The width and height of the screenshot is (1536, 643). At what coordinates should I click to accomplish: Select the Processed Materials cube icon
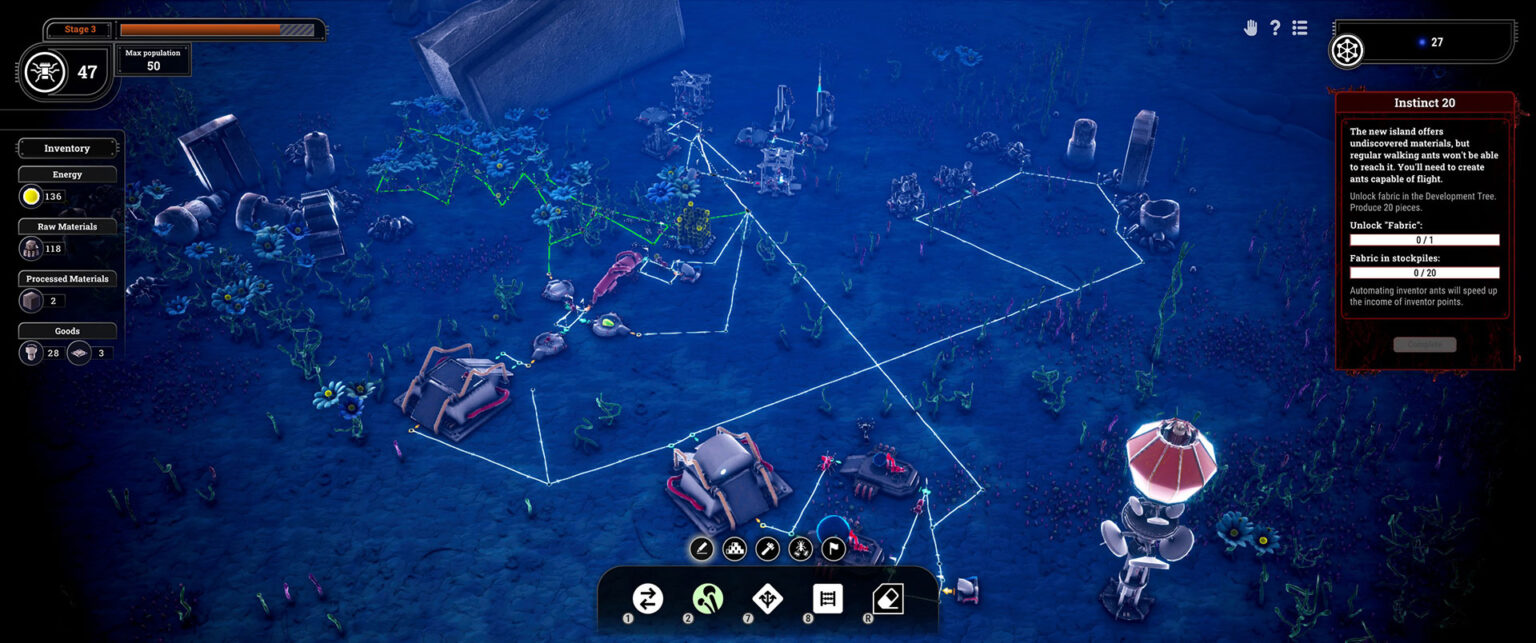[31, 300]
